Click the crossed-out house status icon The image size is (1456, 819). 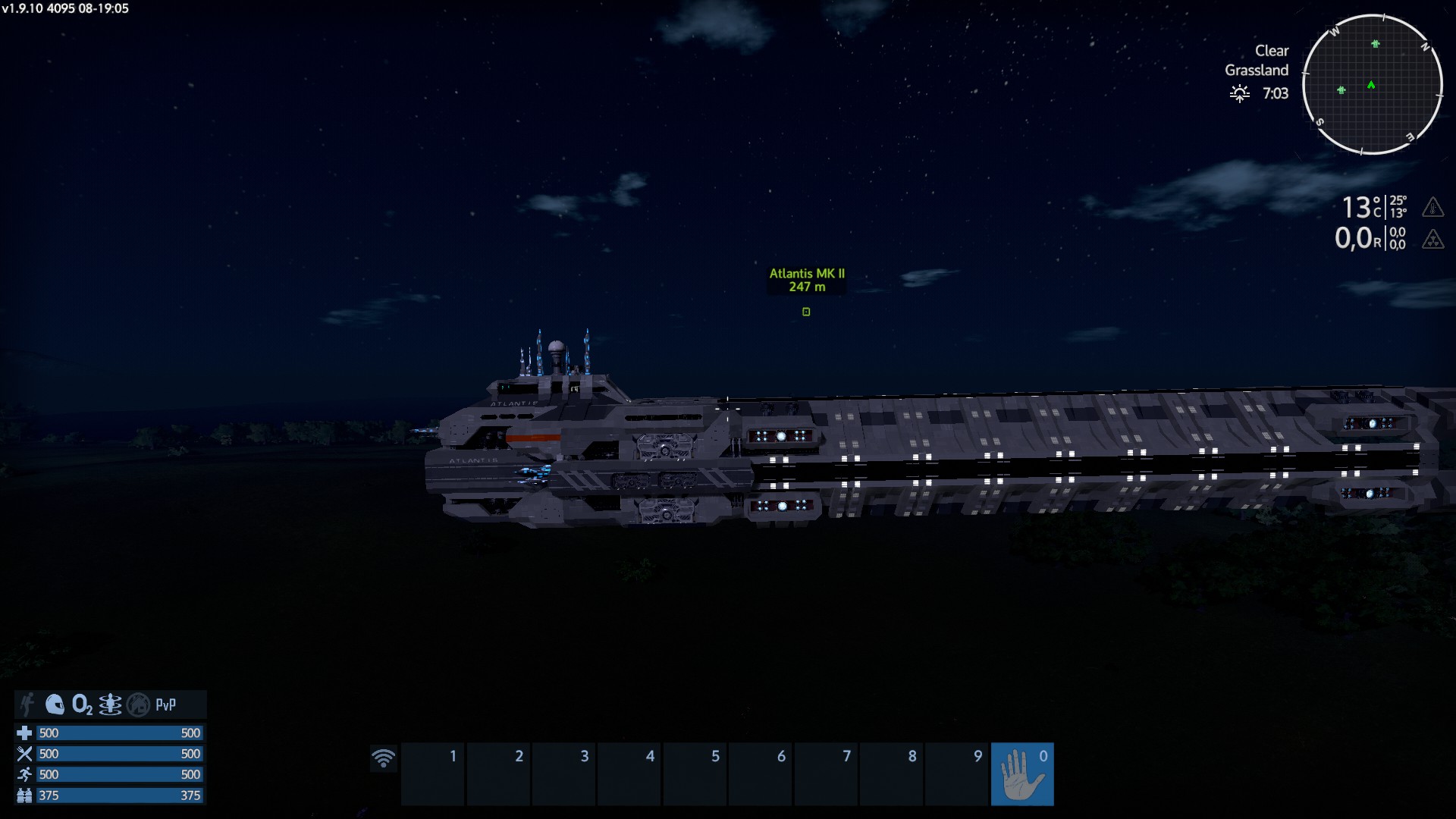138,704
